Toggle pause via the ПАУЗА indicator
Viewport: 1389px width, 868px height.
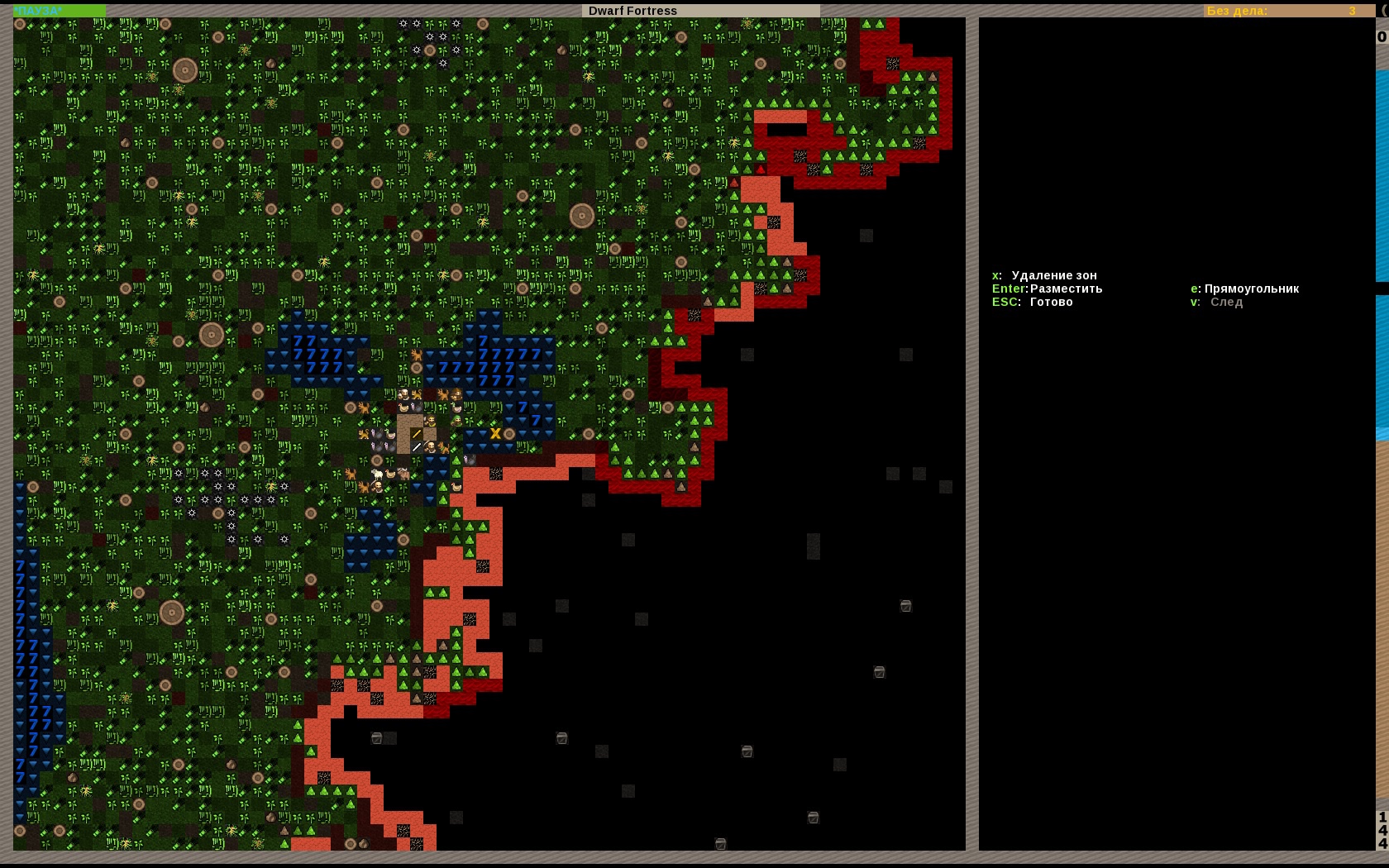click(37, 11)
